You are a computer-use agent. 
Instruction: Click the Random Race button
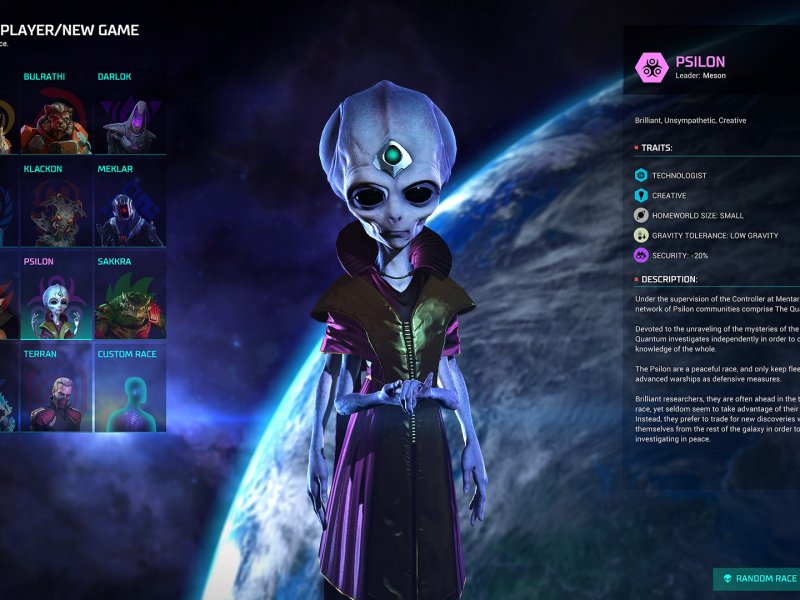(758, 578)
